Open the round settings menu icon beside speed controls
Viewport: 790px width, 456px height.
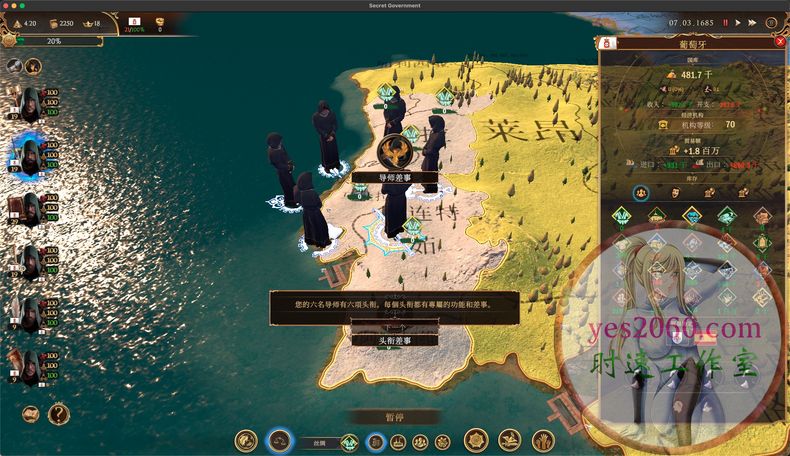(768, 22)
